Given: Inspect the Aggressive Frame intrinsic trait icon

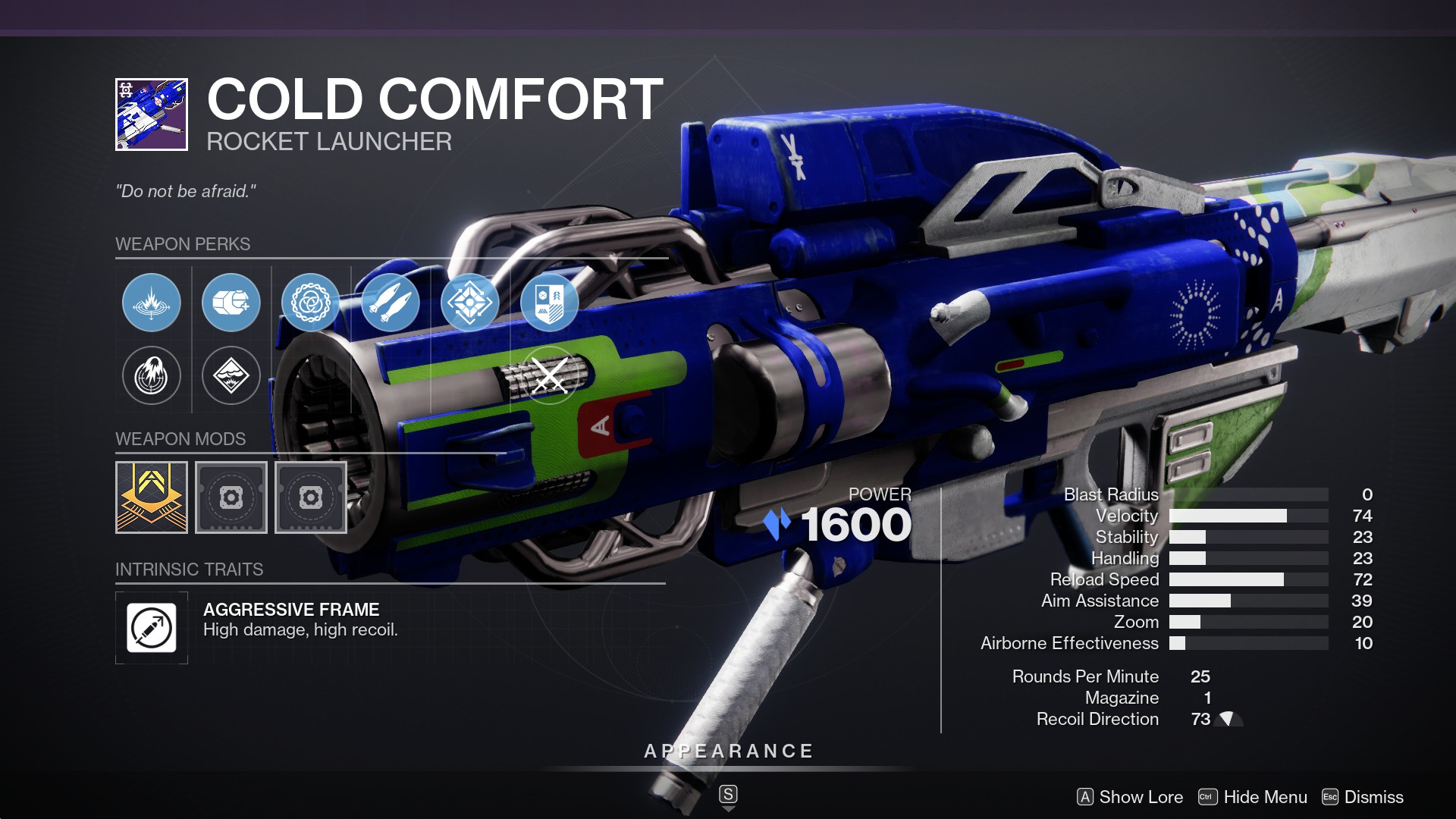Looking at the screenshot, I should pos(152,628).
